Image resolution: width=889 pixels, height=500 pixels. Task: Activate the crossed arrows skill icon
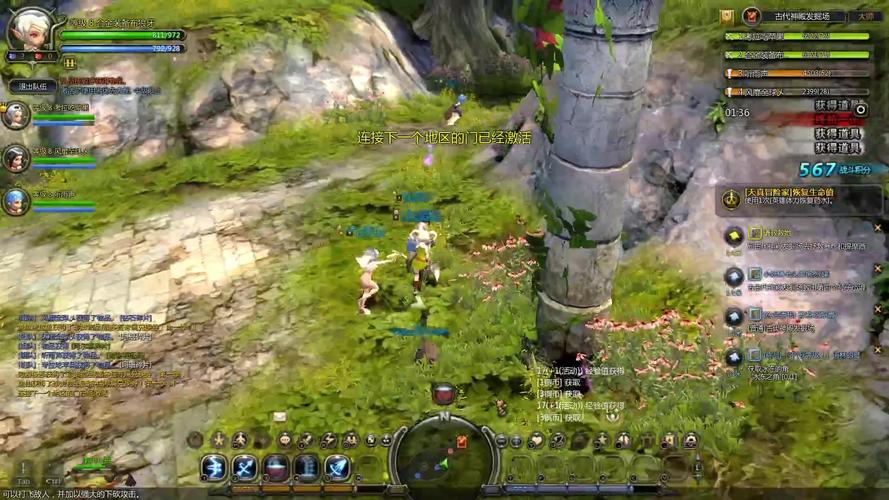245,468
